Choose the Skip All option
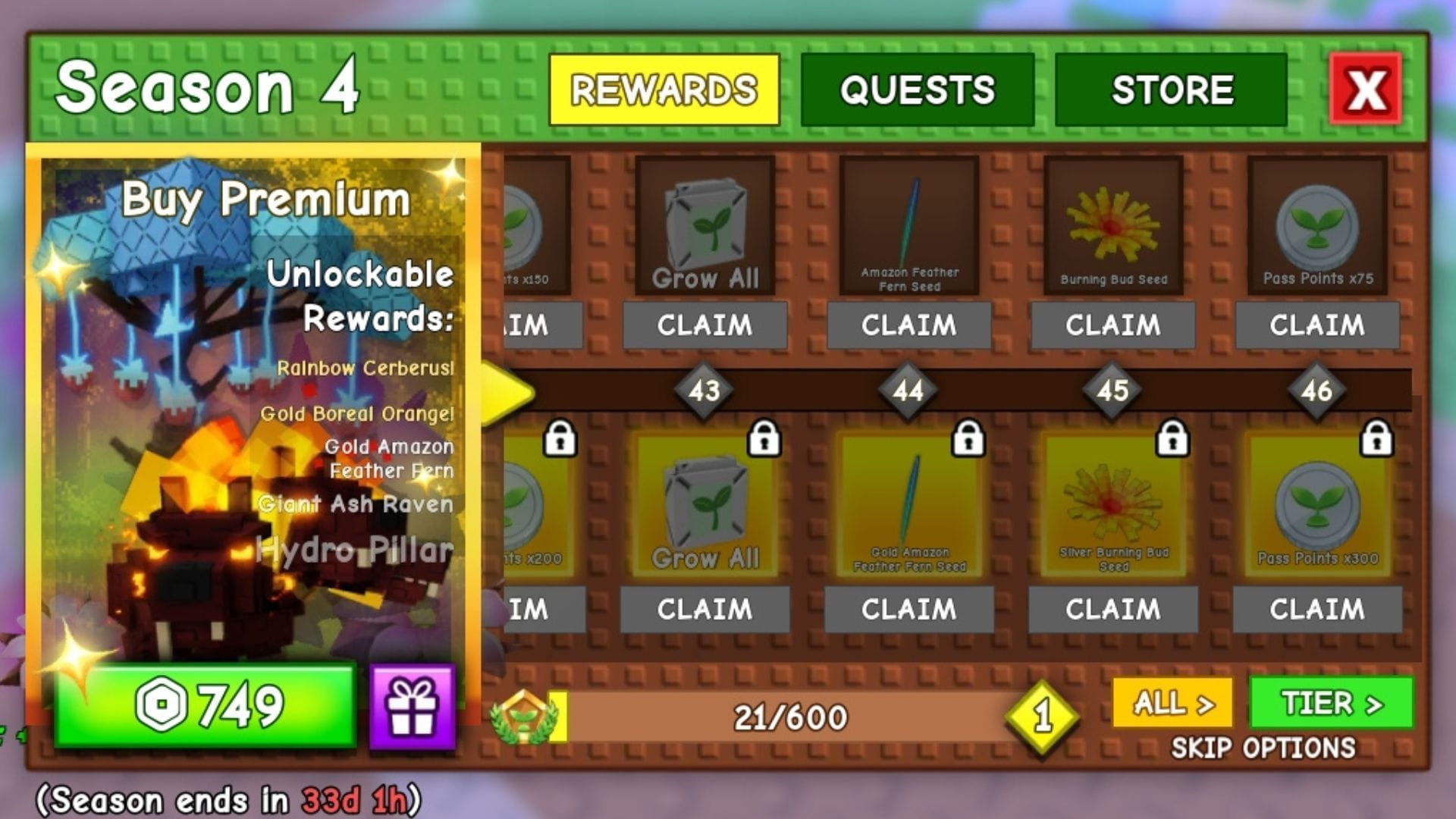The height and width of the screenshot is (819, 1456). tap(1172, 703)
